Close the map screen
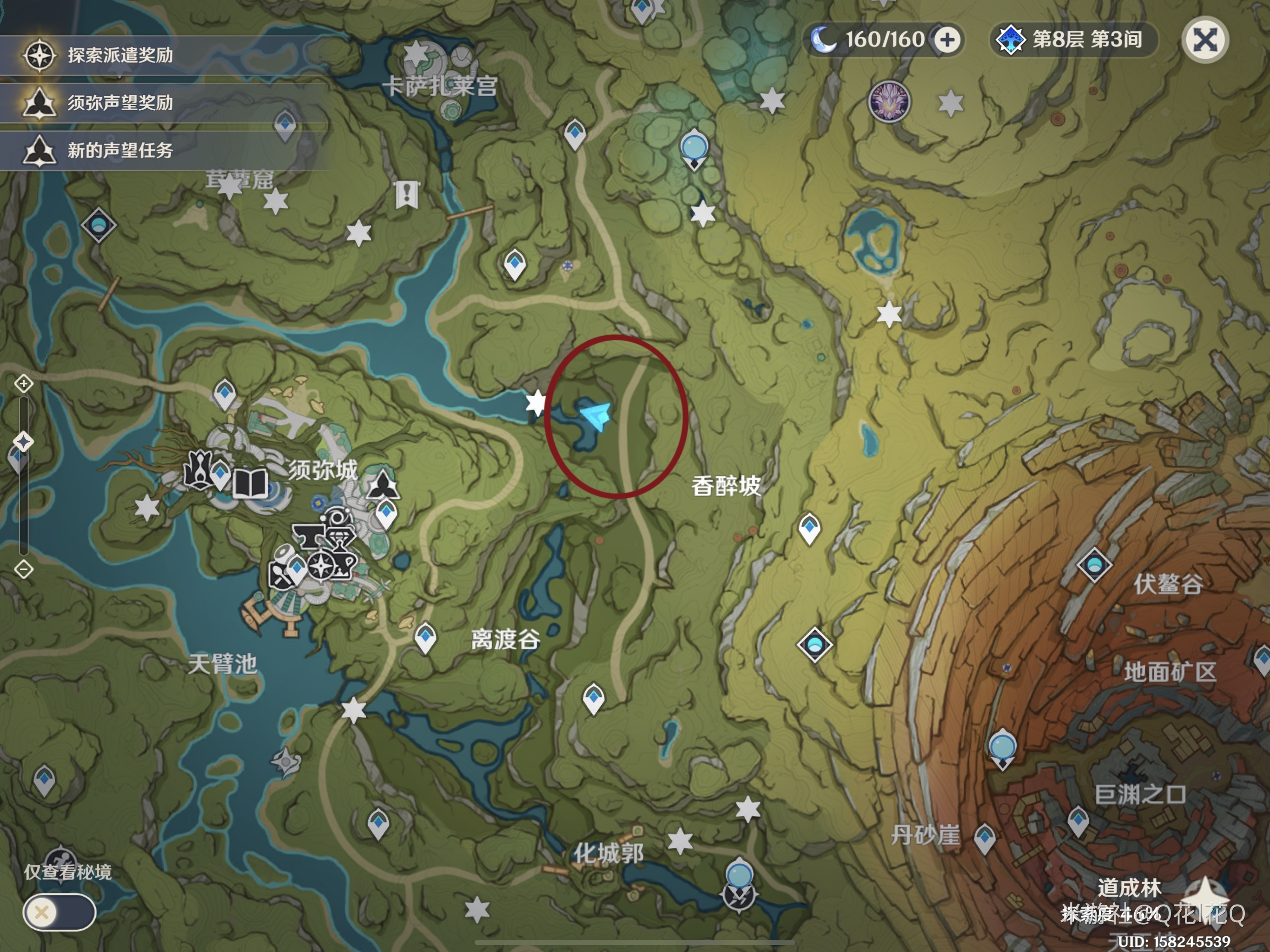 click(x=1204, y=40)
